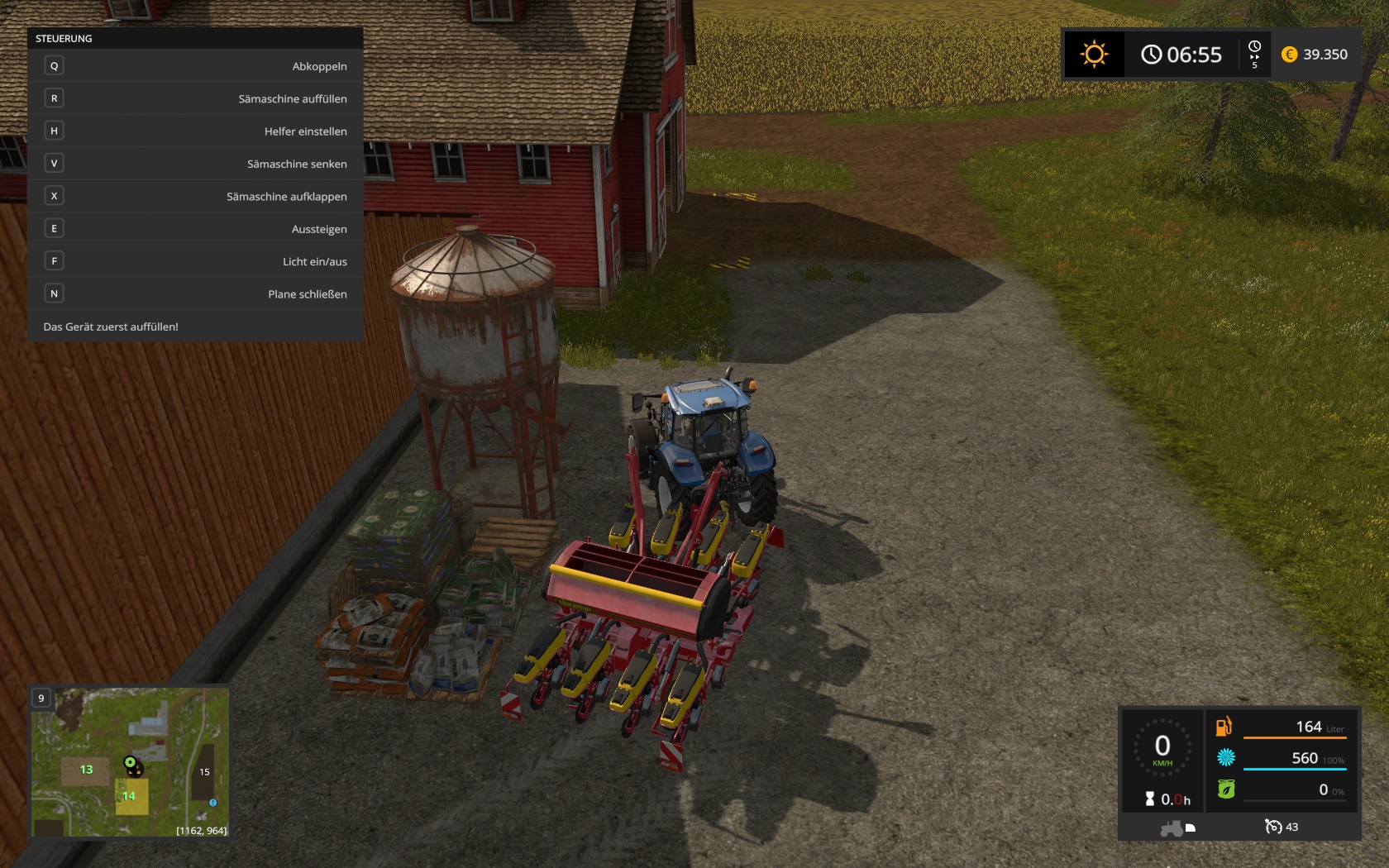Click the euro coin money icon
The width and height of the screenshot is (1389, 868).
pyautogui.click(x=1289, y=55)
